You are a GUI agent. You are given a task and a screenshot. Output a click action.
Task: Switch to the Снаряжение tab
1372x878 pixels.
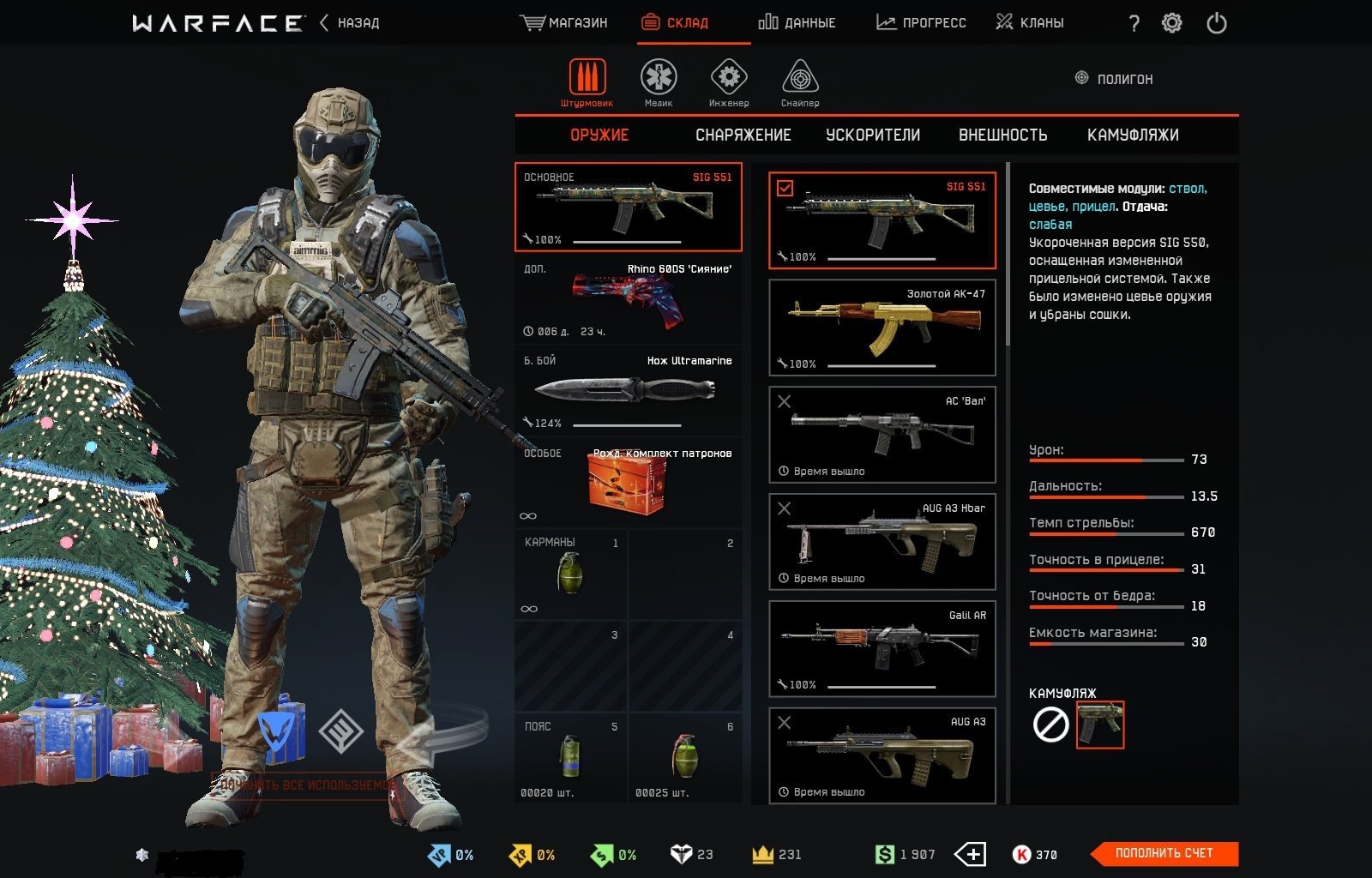coord(743,135)
